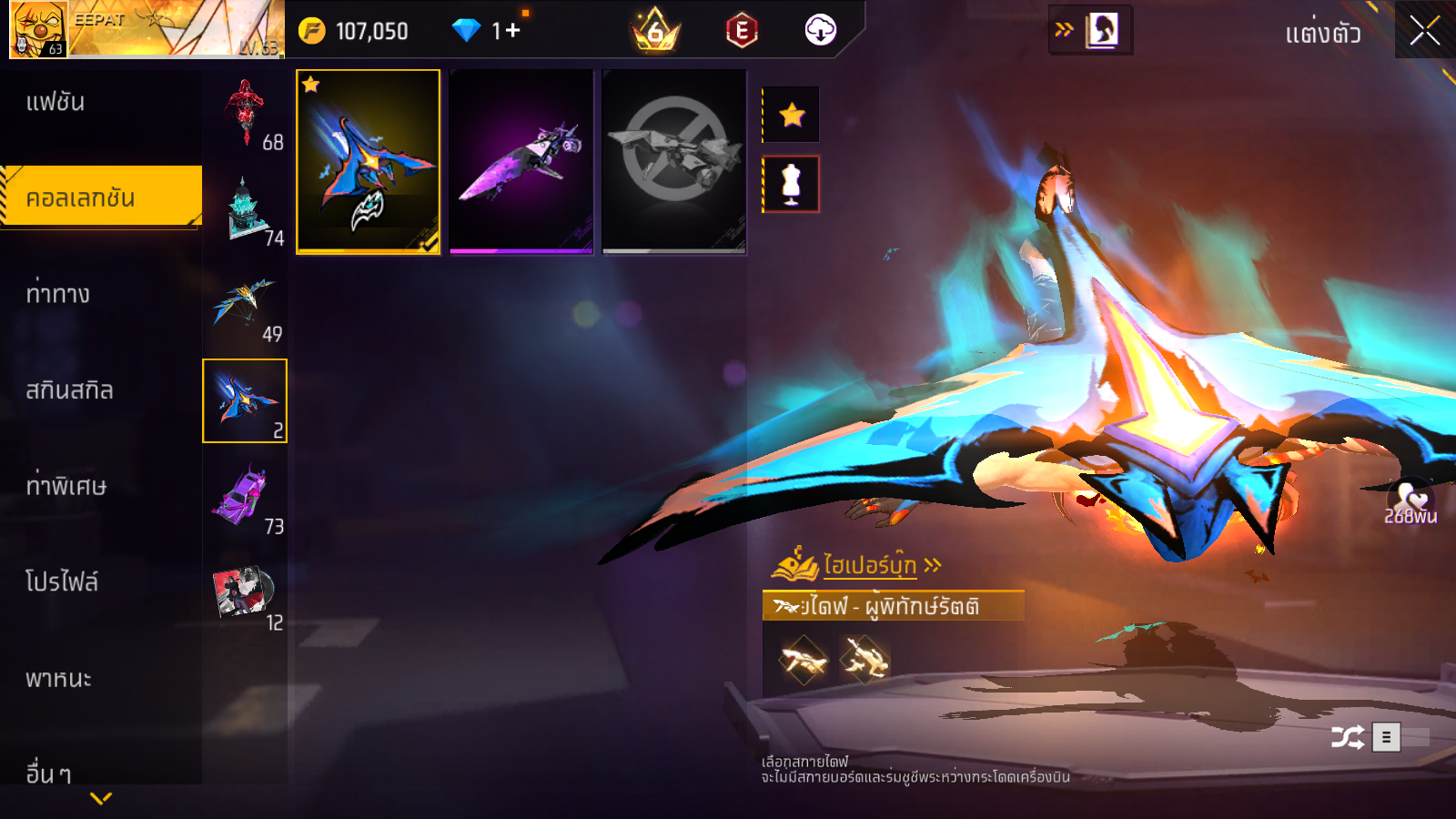The width and height of the screenshot is (1456, 819).
Task: Add diamonds with the plus button
Action: 512,31
